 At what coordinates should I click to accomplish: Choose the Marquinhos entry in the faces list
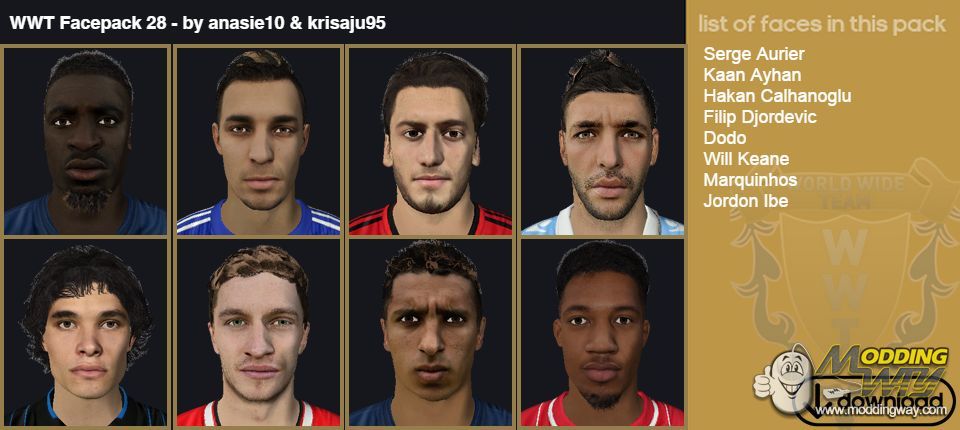(x=750, y=180)
